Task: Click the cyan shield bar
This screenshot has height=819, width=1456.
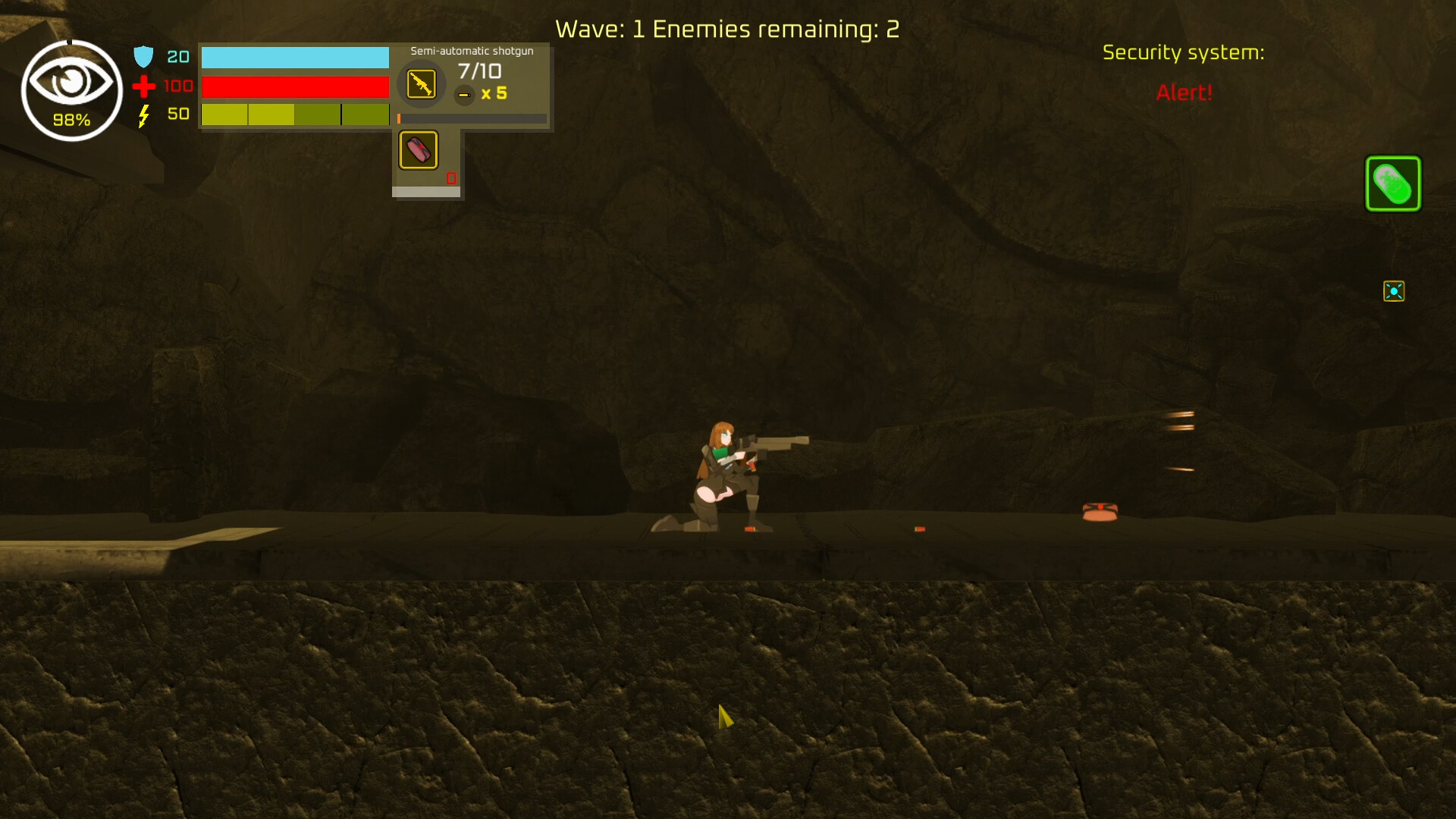Action: coord(296,57)
